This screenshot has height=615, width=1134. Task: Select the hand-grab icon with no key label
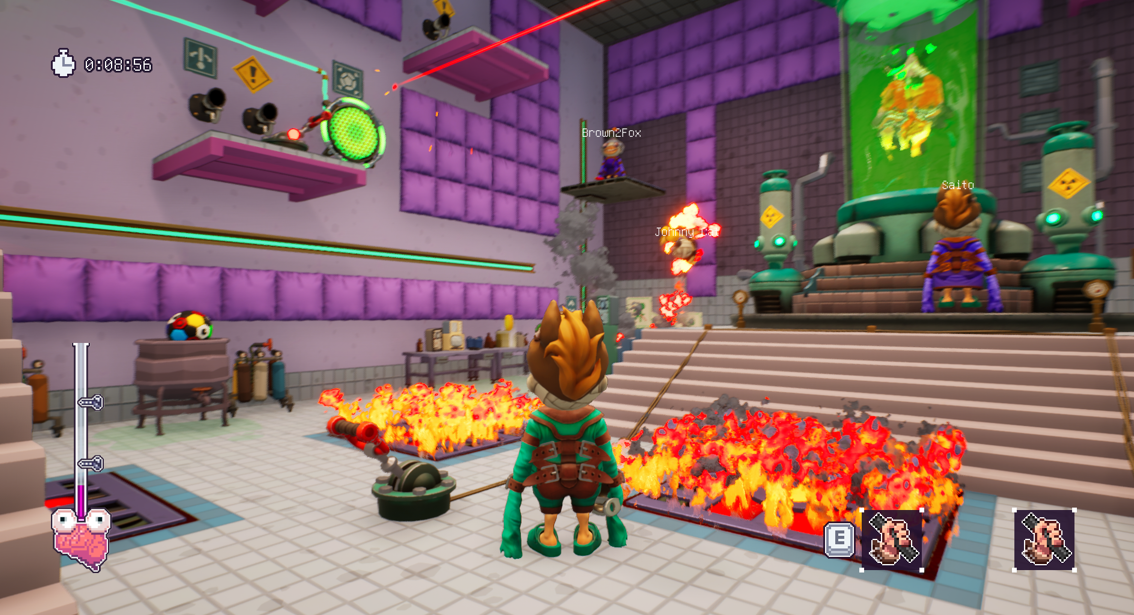click(x=1044, y=540)
